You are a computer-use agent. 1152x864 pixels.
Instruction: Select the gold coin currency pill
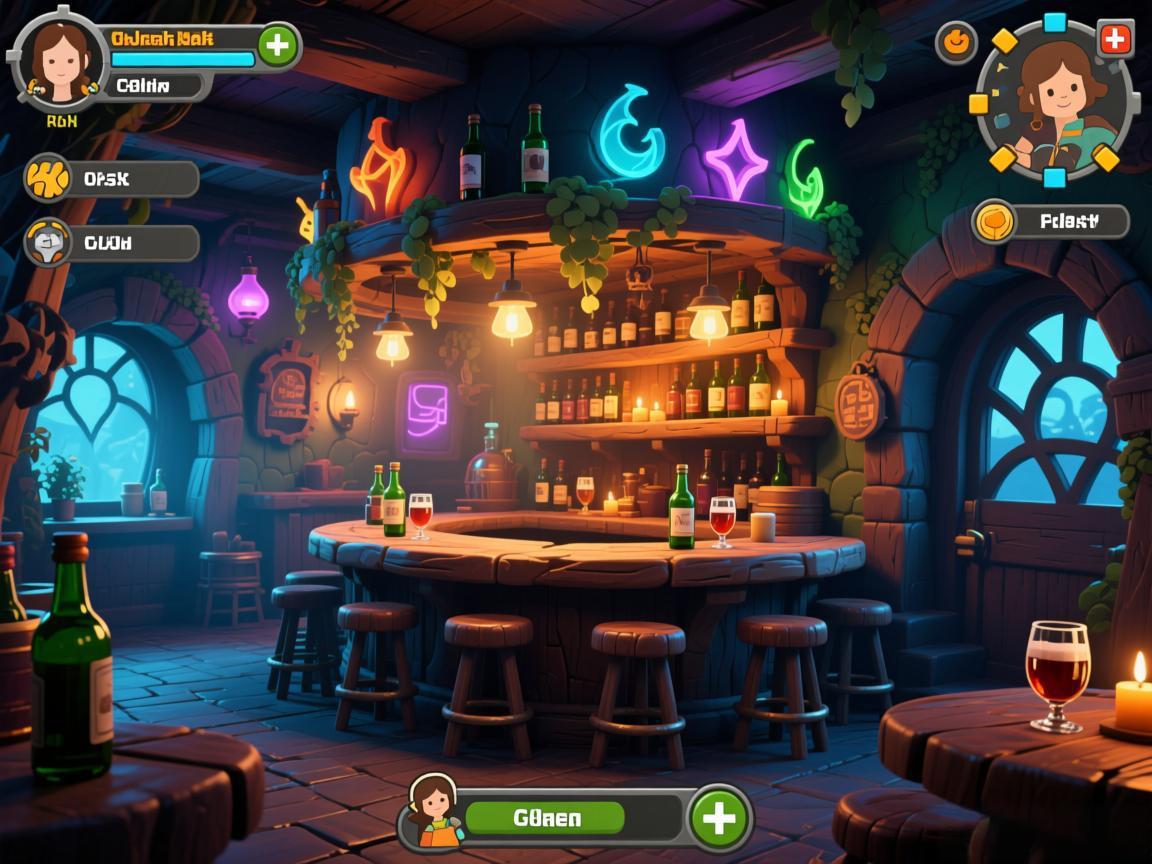point(1051,221)
